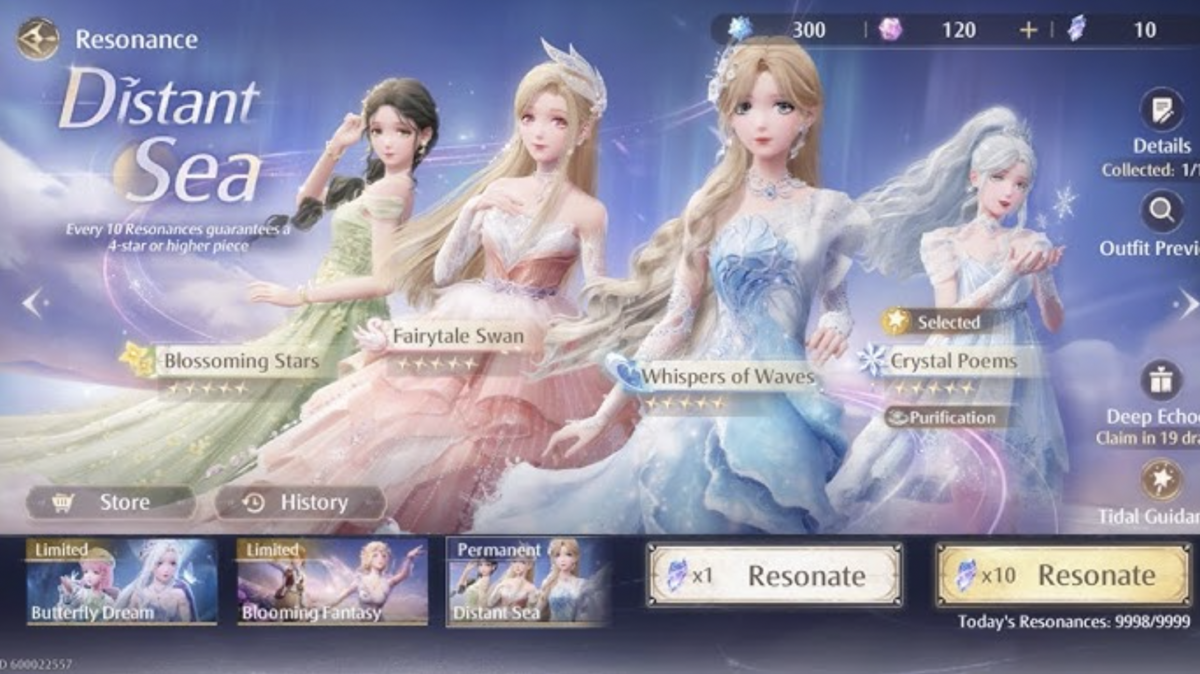Viewport: 1200px width, 674px height.
Task: Open the Store
Action: (110, 502)
